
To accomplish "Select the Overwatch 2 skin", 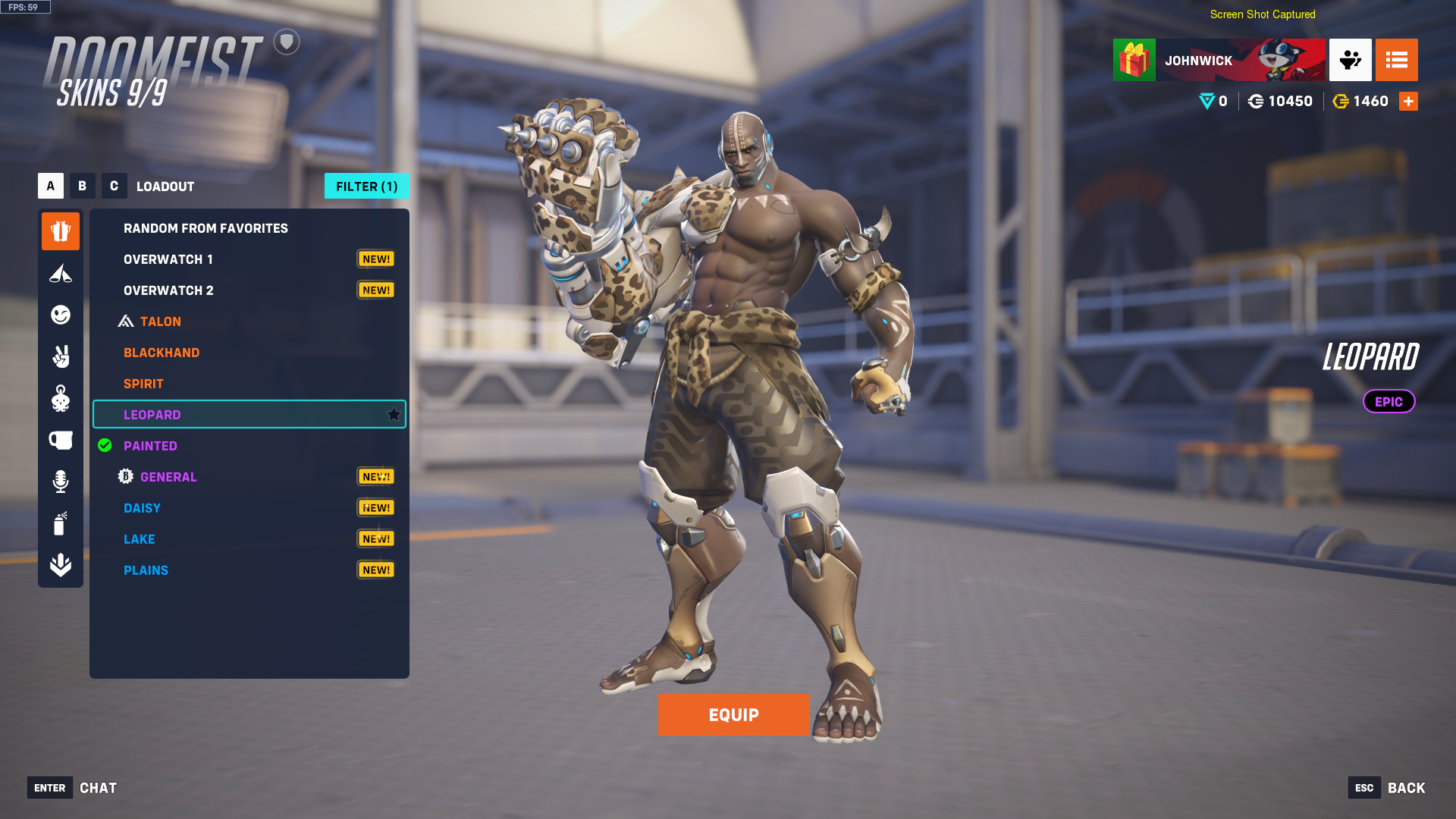I will (x=168, y=290).
